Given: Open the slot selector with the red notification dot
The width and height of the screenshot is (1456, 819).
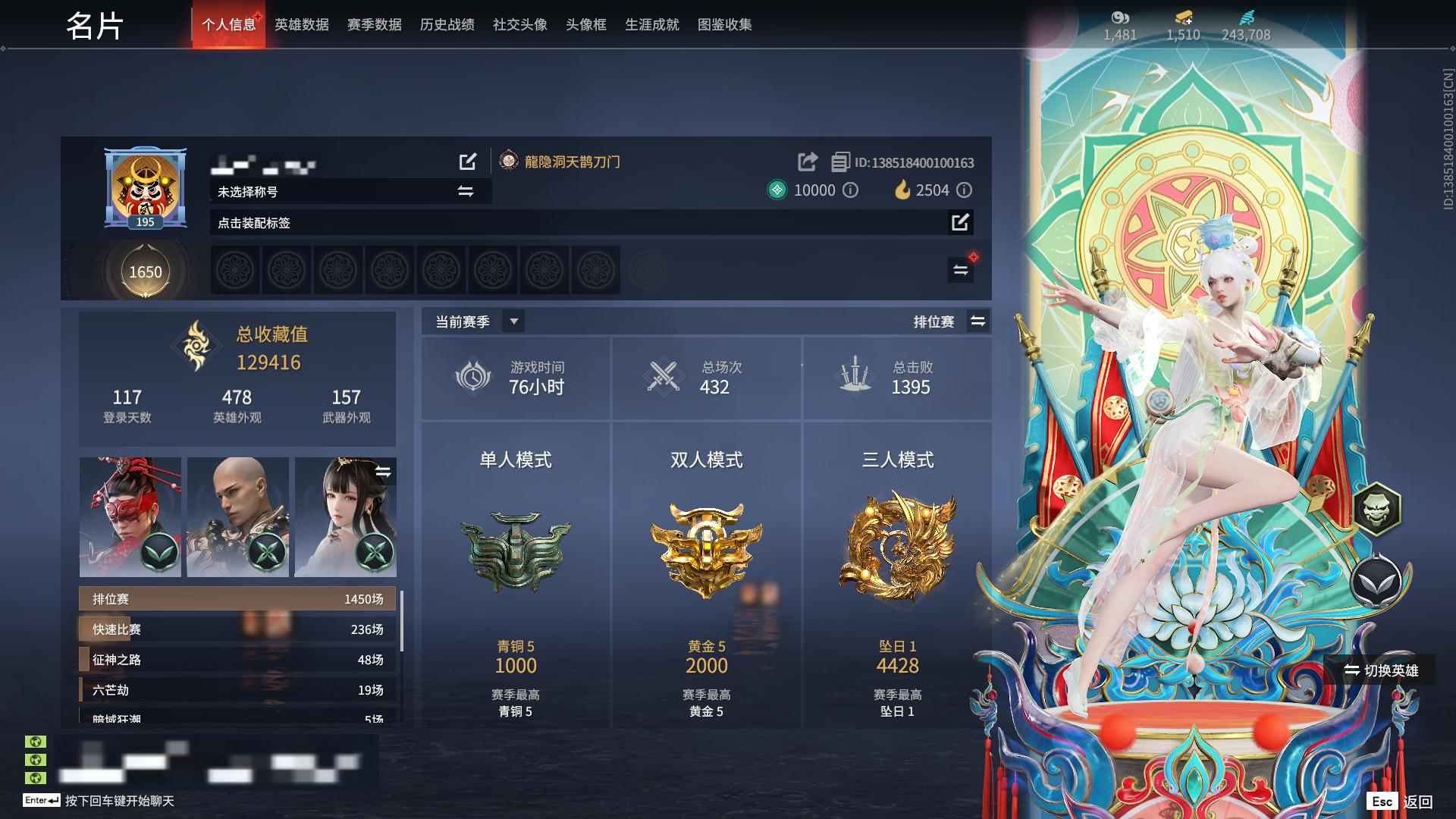Looking at the screenshot, I should click(960, 269).
